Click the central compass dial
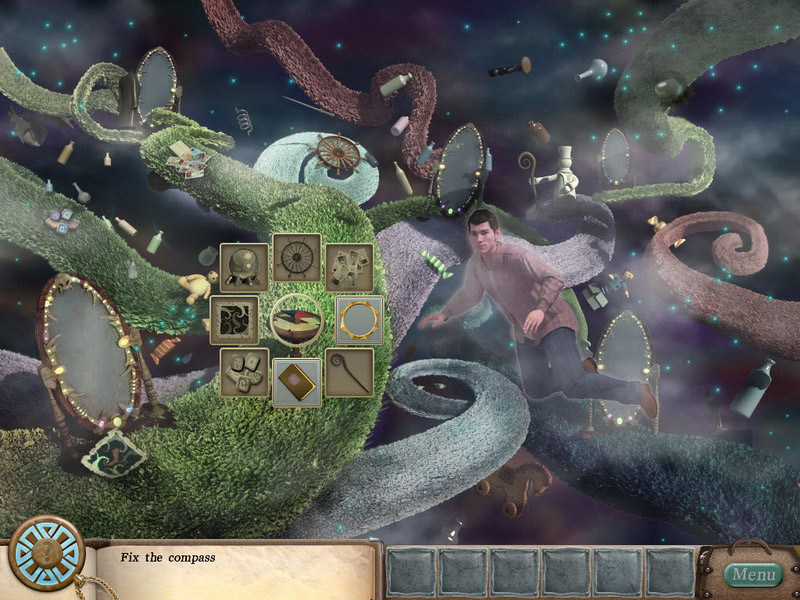This screenshot has height=600, width=800. pos(297,320)
